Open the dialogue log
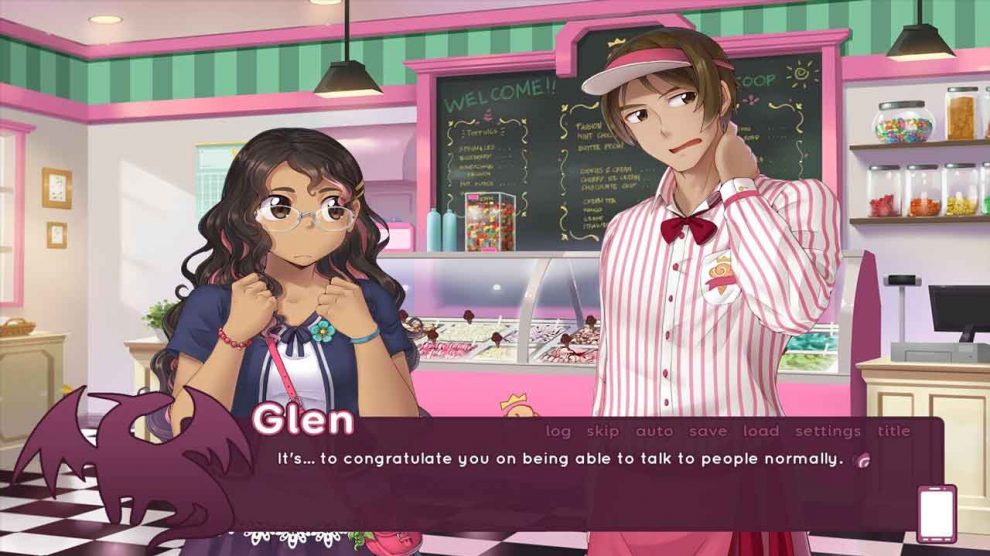The width and height of the screenshot is (990, 556). pyautogui.click(x=558, y=431)
